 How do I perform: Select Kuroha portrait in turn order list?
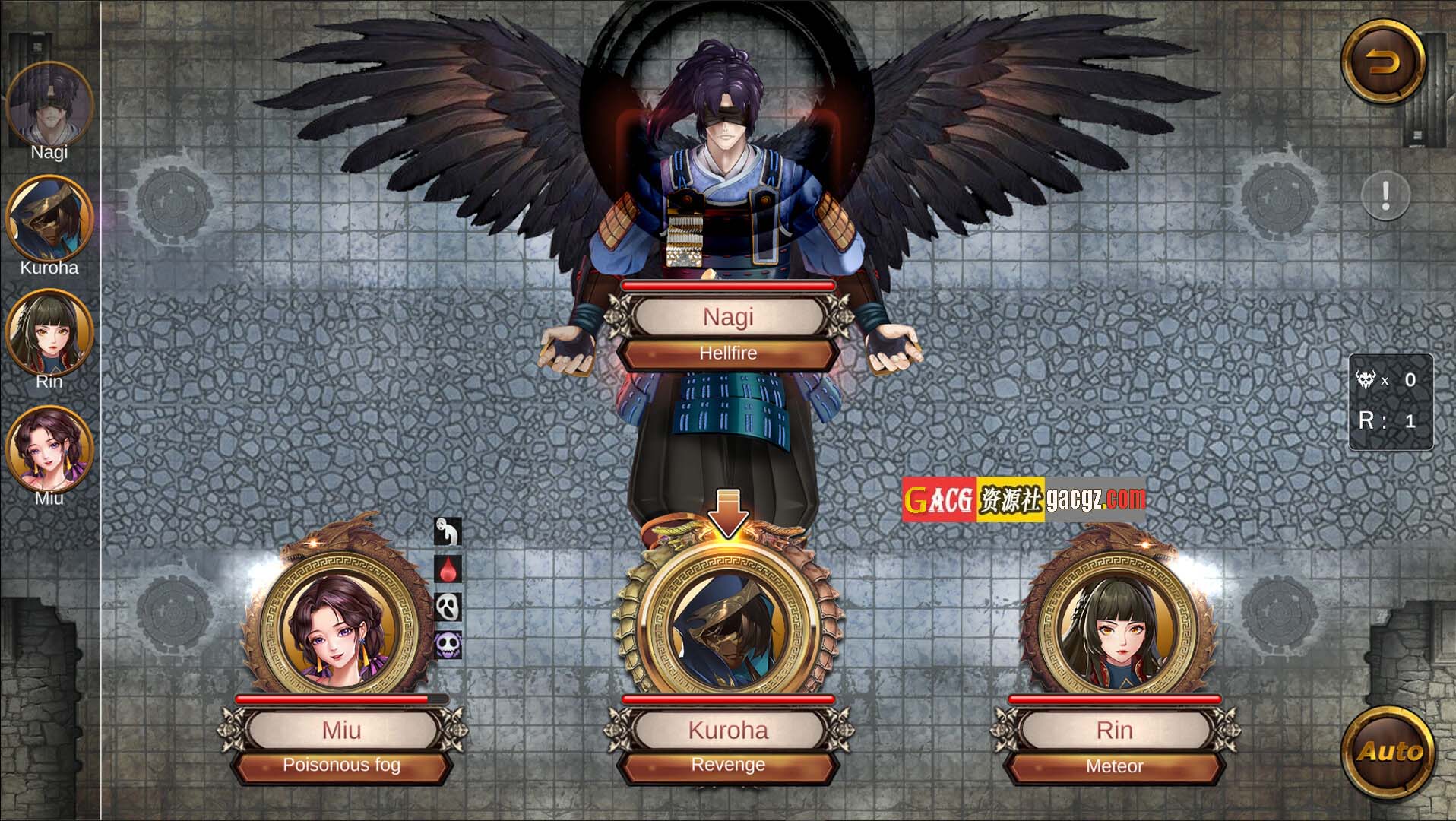coord(49,219)
